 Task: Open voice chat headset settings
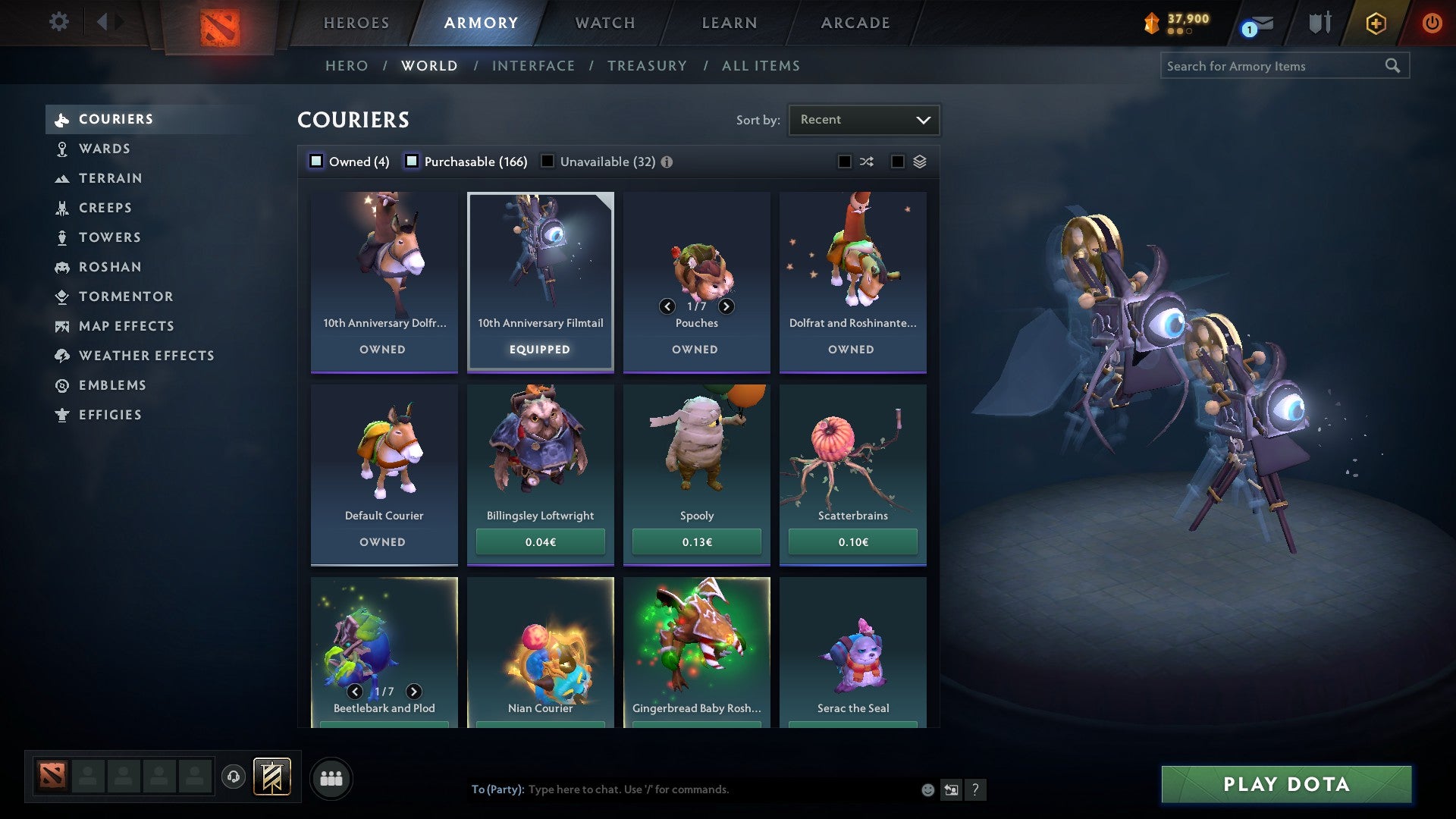click(233, 777)
